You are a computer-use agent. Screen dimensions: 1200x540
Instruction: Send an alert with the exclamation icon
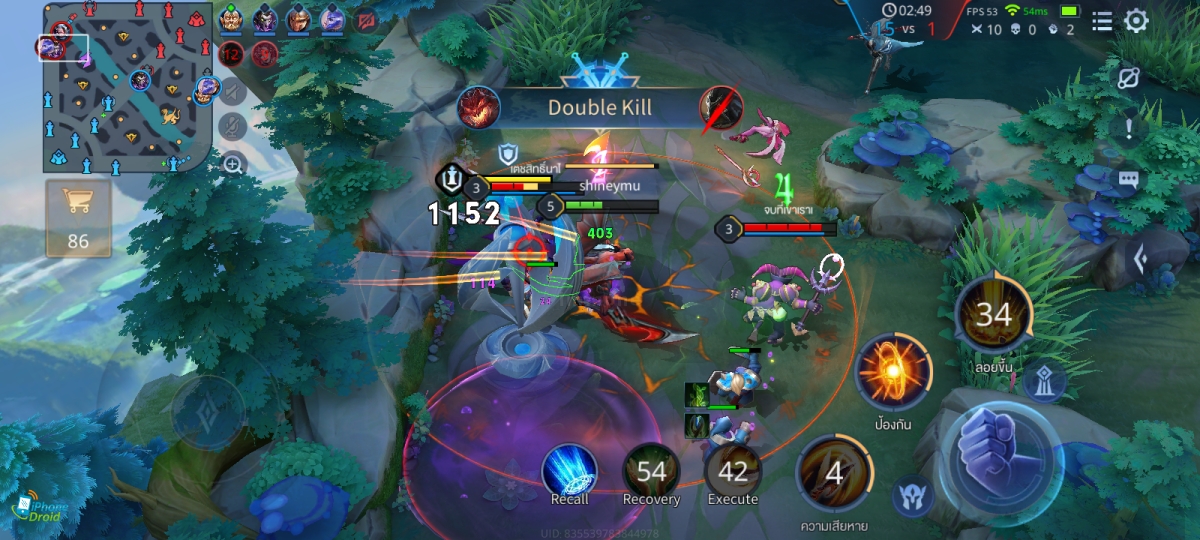pos(1129,128)
